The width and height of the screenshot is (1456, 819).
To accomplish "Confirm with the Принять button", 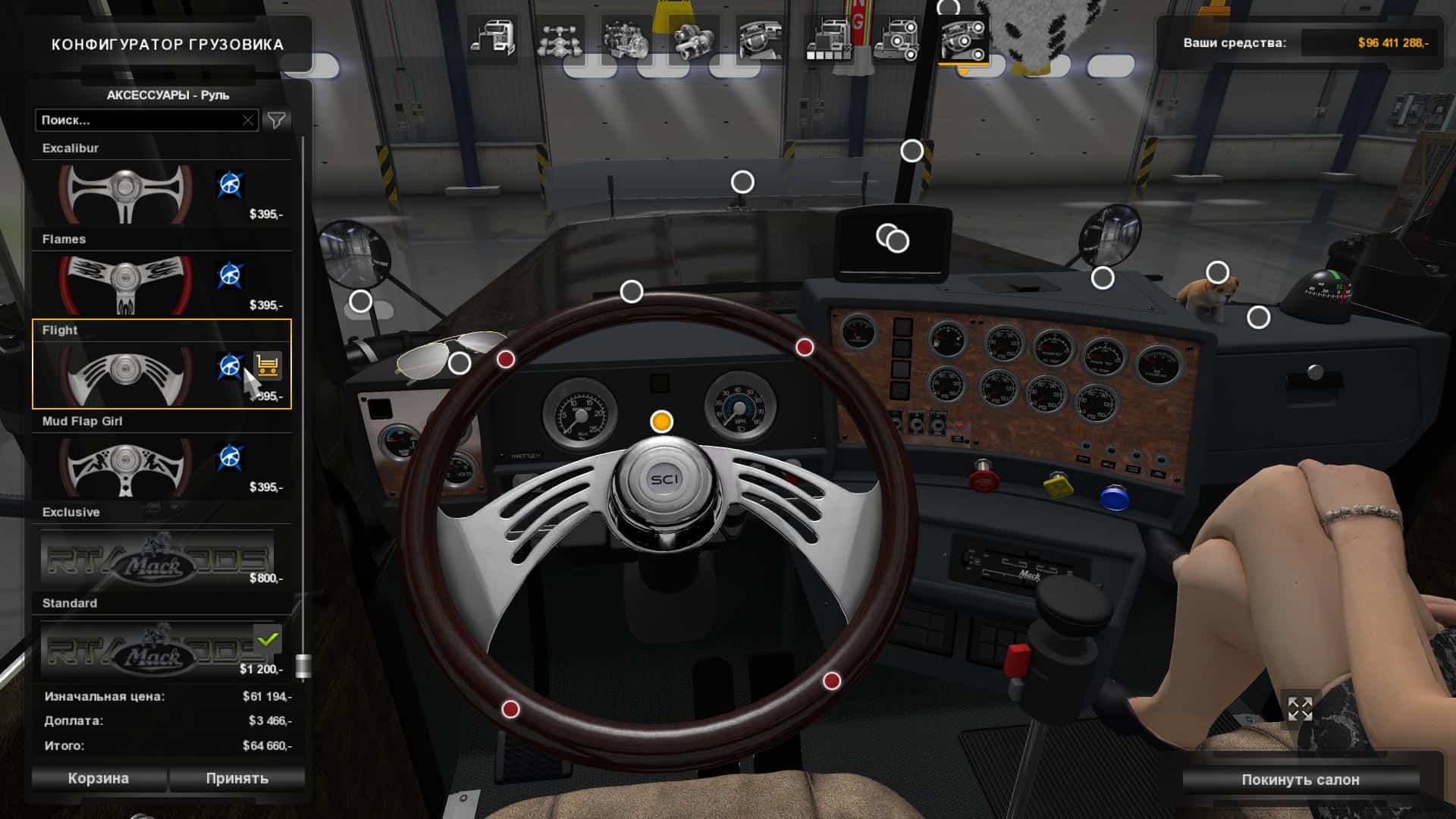I will (x=237, y=778).
